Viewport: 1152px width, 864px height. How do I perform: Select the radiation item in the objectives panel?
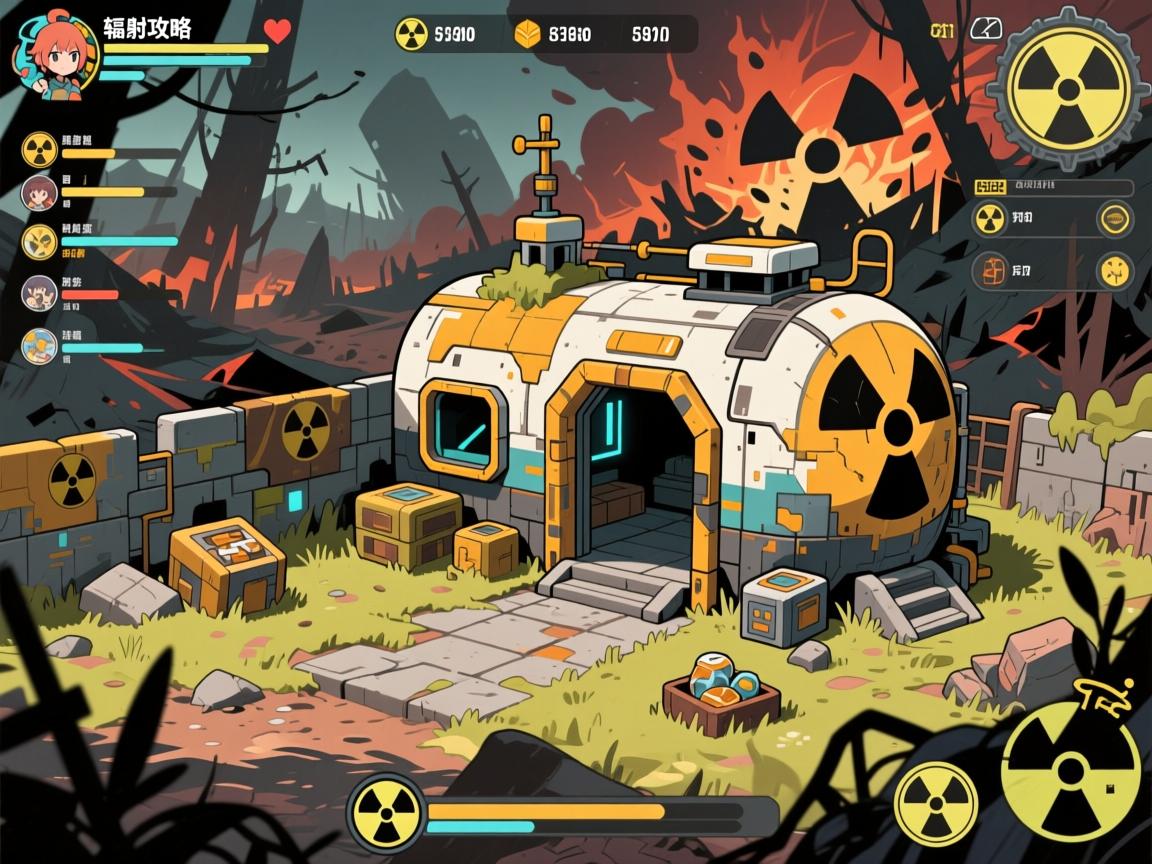(990, 218)
